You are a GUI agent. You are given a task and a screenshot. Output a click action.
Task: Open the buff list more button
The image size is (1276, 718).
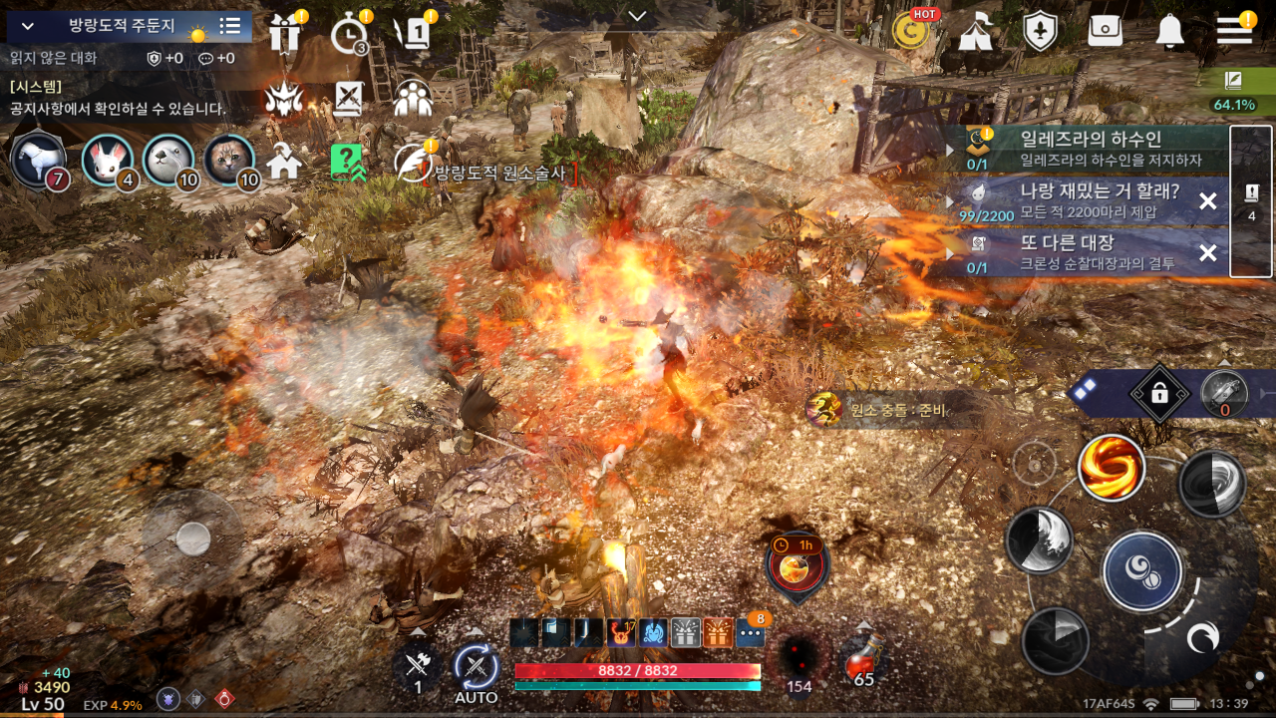point(750,632)
